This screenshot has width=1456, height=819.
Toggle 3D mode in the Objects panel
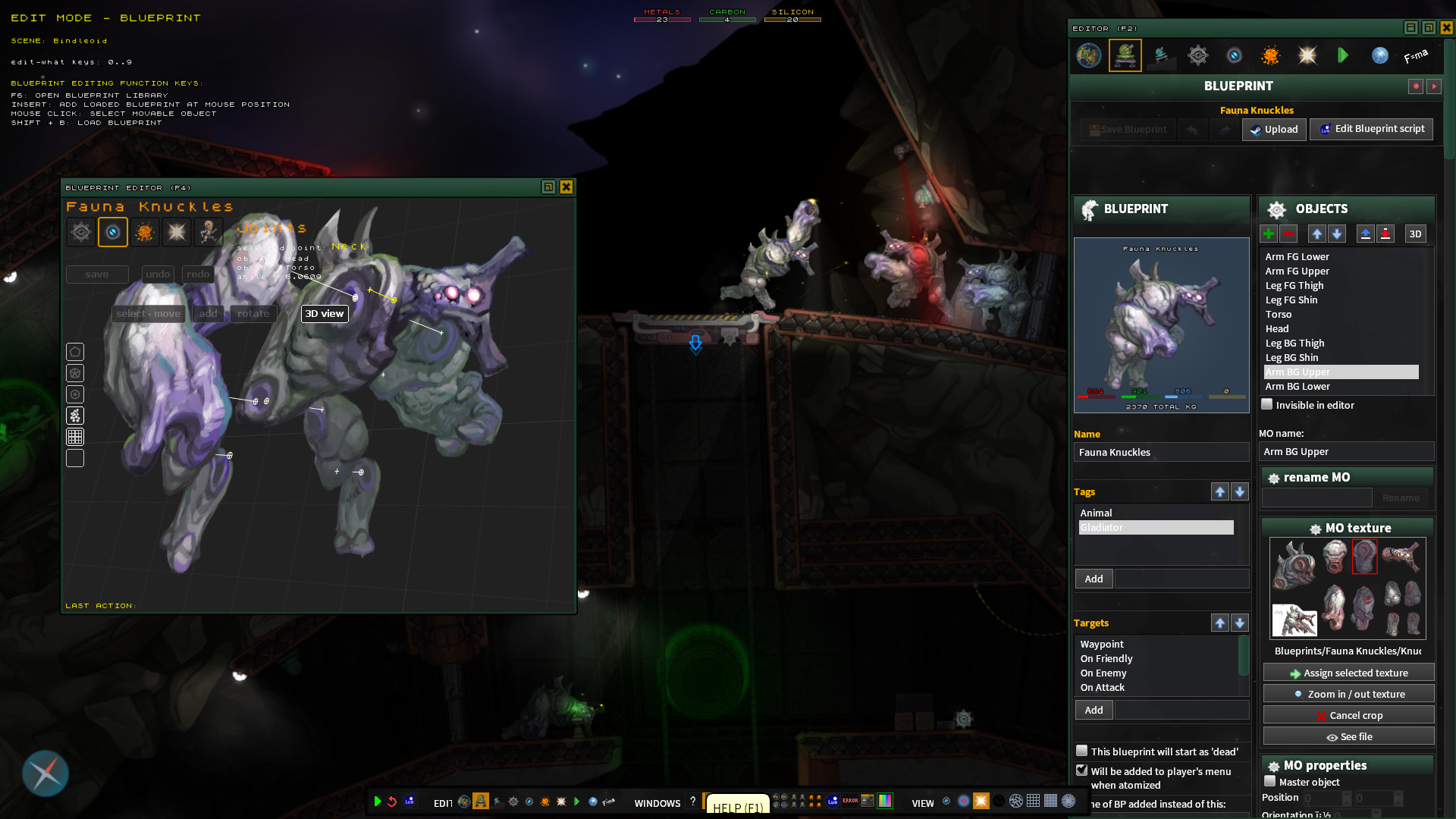[x=1415, y=234]
